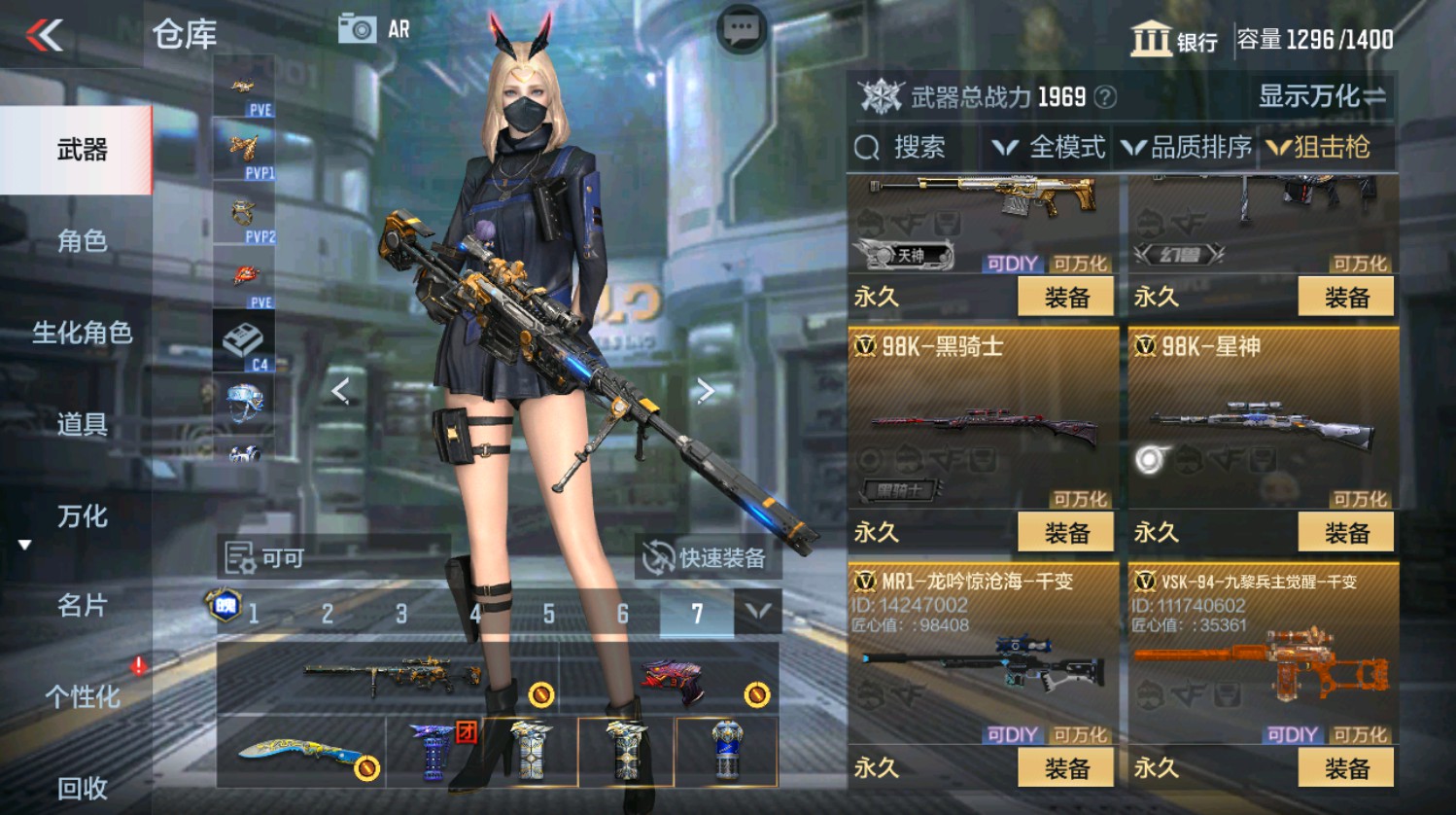
Task: Select the PVP1 grenade slot
Action: [242, 148]
